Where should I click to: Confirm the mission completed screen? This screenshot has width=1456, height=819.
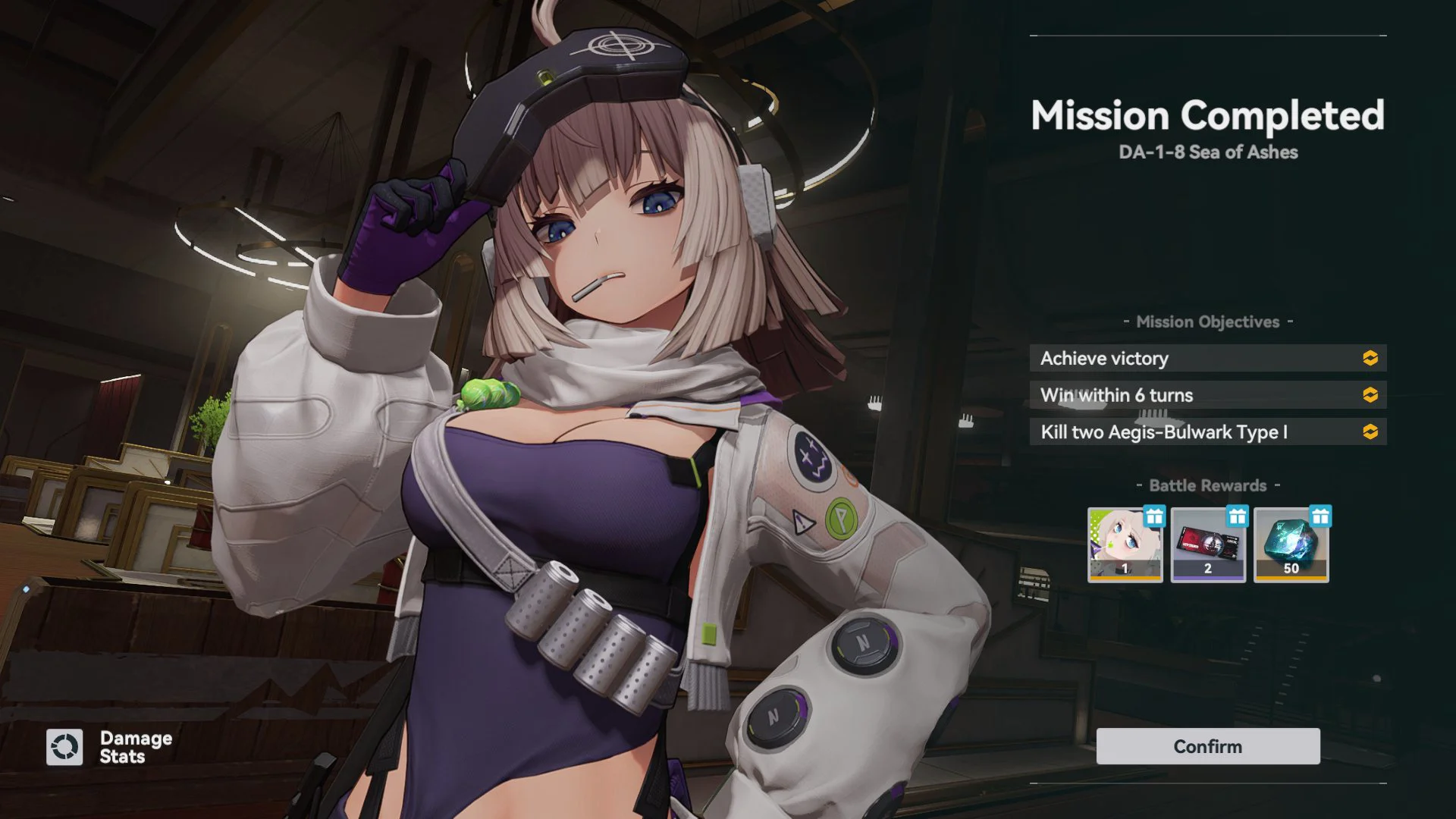1207,746
